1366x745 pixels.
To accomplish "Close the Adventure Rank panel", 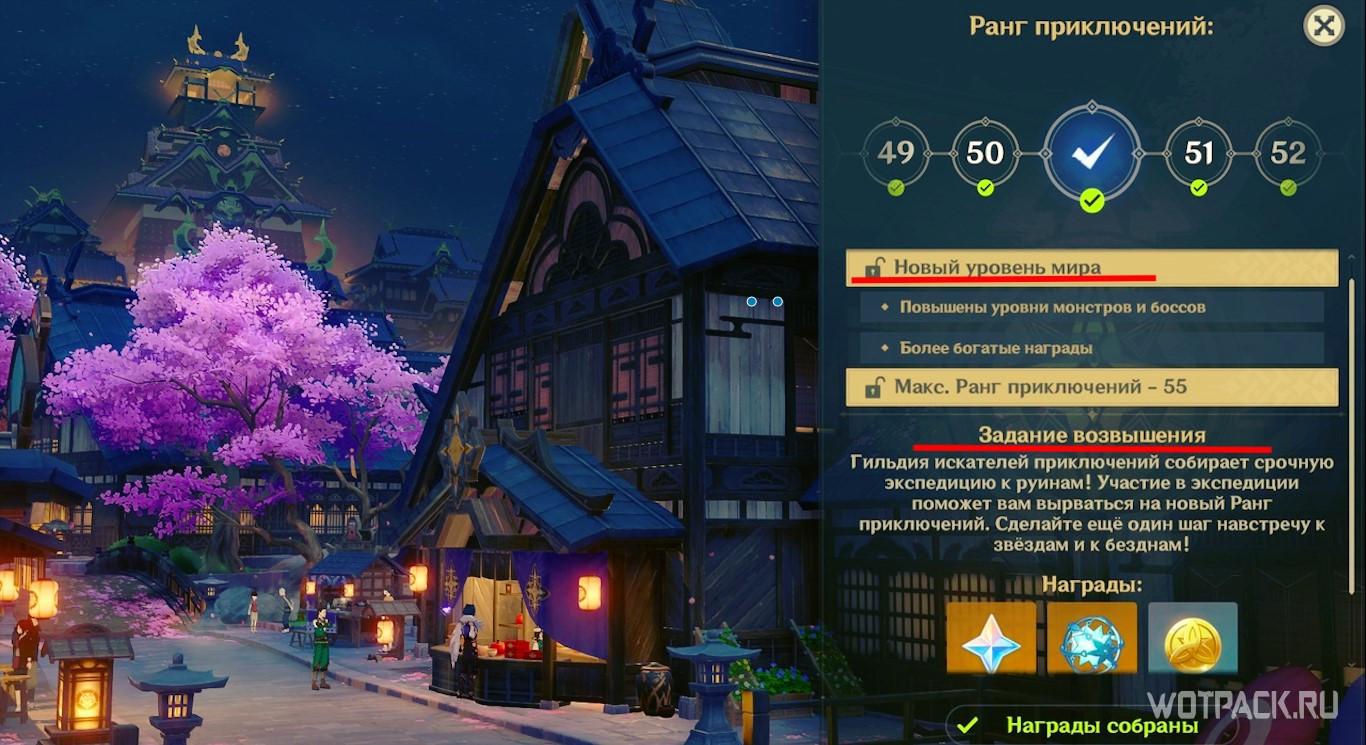I will coord(1323,26).
